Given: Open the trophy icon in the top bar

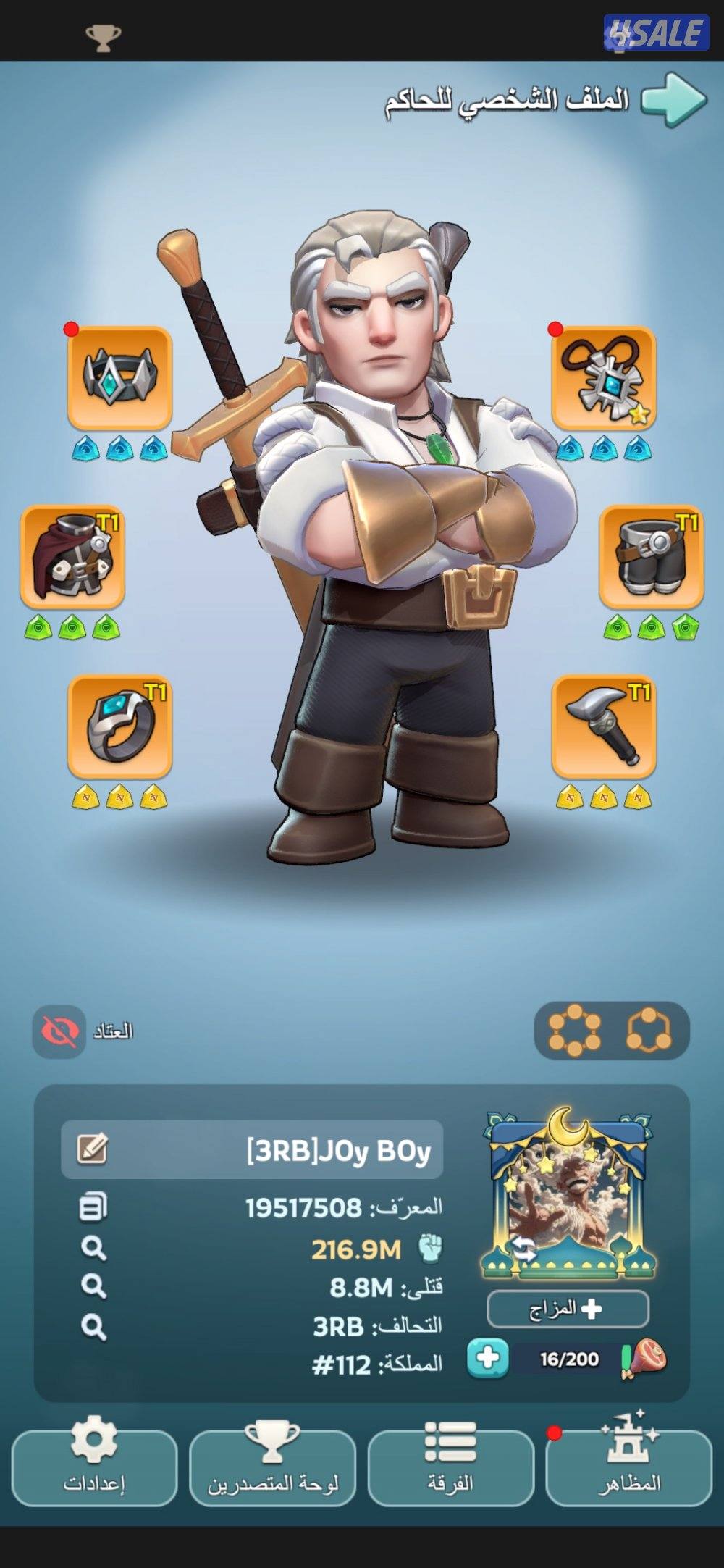Looking at the screenshot, I should pos(103,38).
